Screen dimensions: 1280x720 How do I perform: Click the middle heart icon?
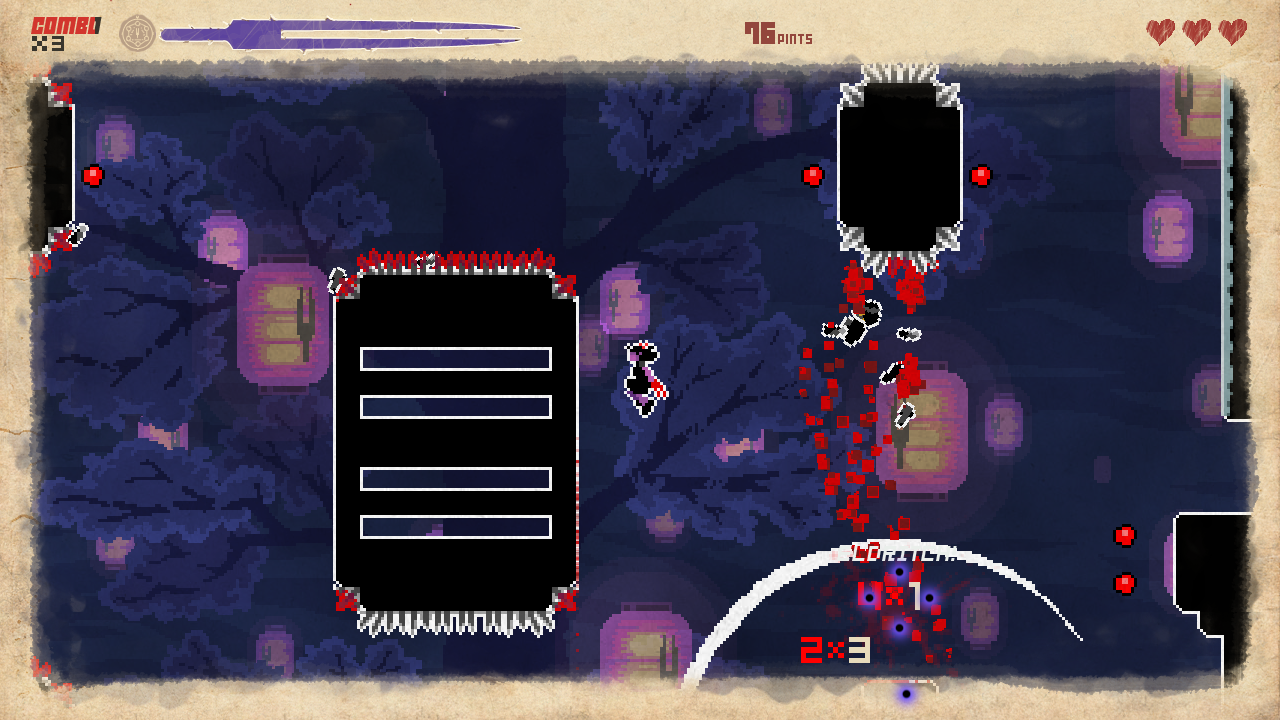click(1196, 31)
